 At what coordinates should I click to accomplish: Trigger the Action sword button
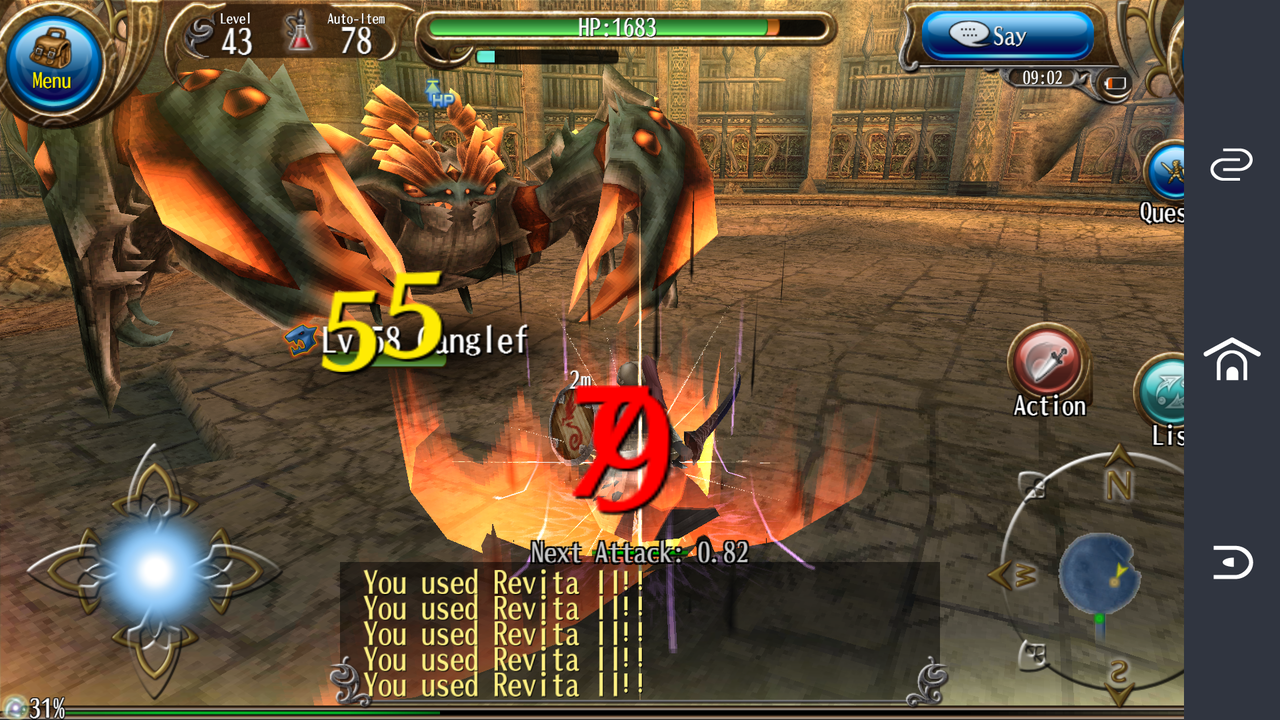[1049, 362]
